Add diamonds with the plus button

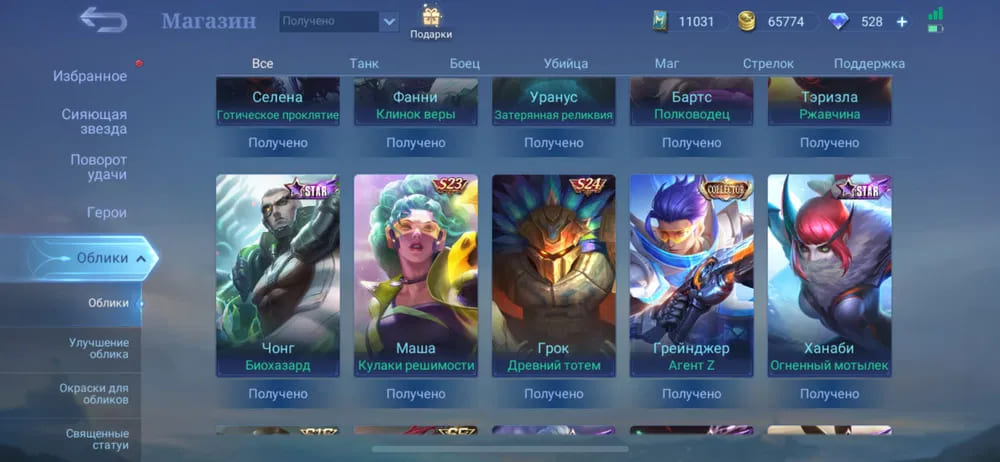point(902,21)
